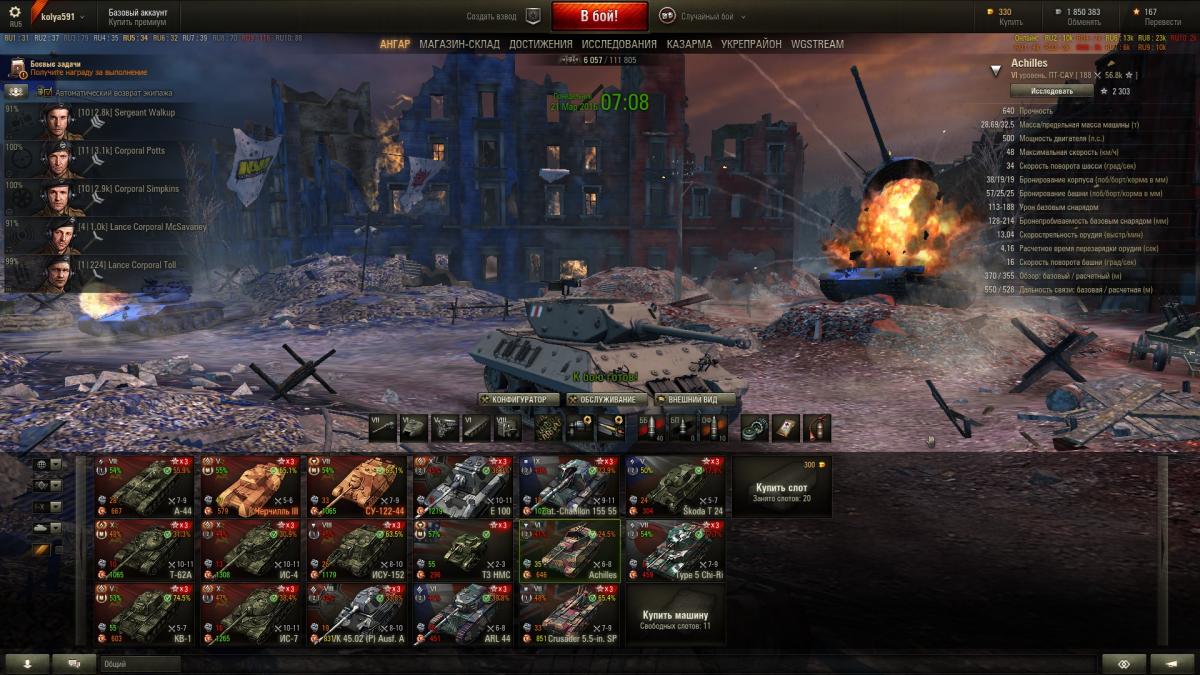Select crew member Sergeant Walkup
Image resolution: width=1200 pixels, height=675 pixels.
tap(100, 120)
